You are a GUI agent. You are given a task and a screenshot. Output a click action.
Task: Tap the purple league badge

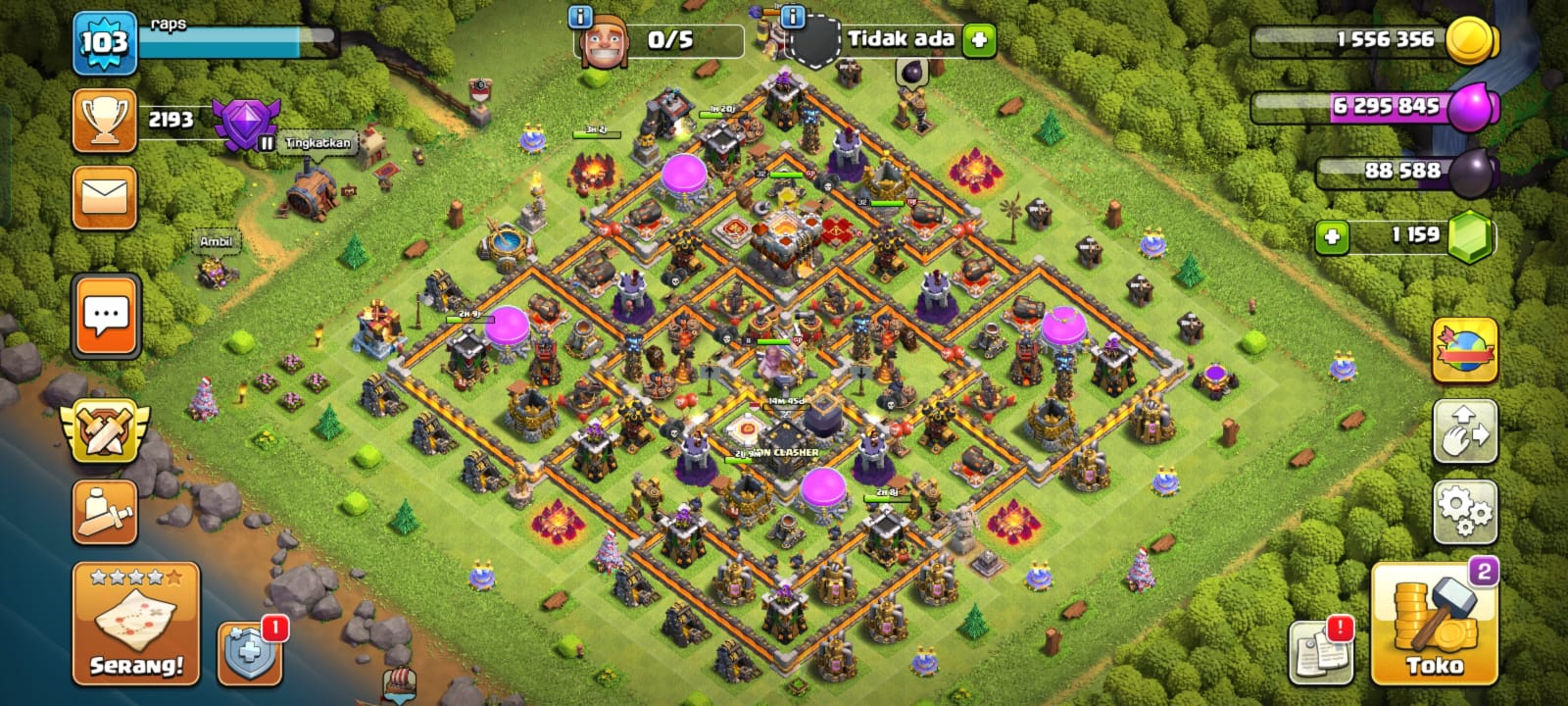tap(246, 124)
